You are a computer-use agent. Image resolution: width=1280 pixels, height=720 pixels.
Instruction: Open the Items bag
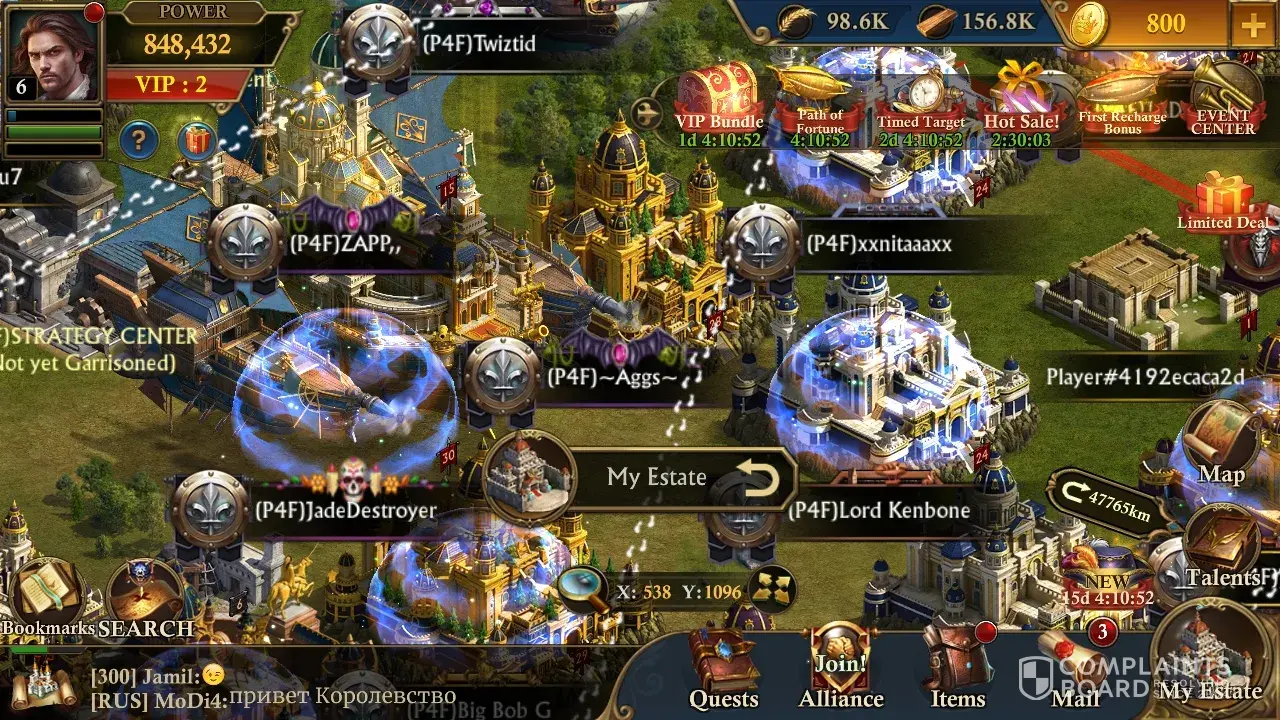pyautogui.click(x=957, y=668)
